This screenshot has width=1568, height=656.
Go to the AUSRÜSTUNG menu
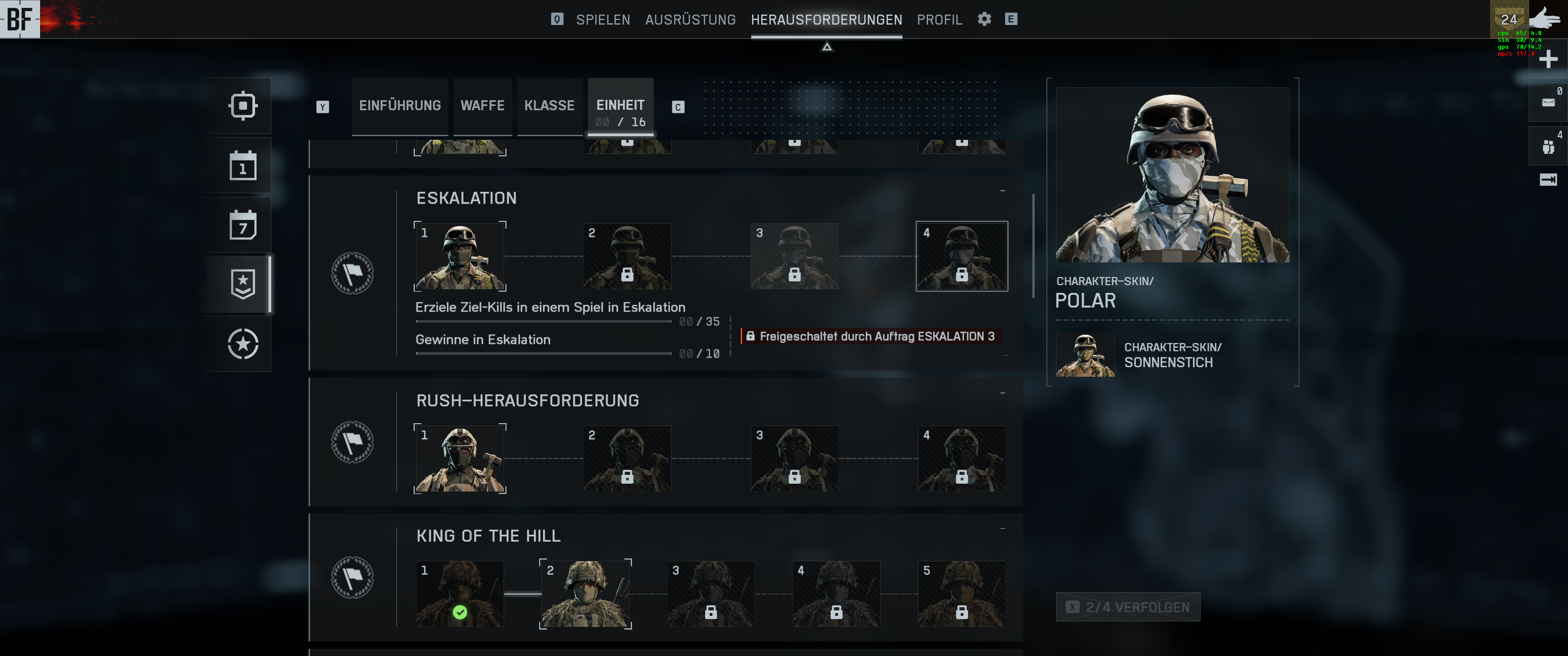[690, 20]
